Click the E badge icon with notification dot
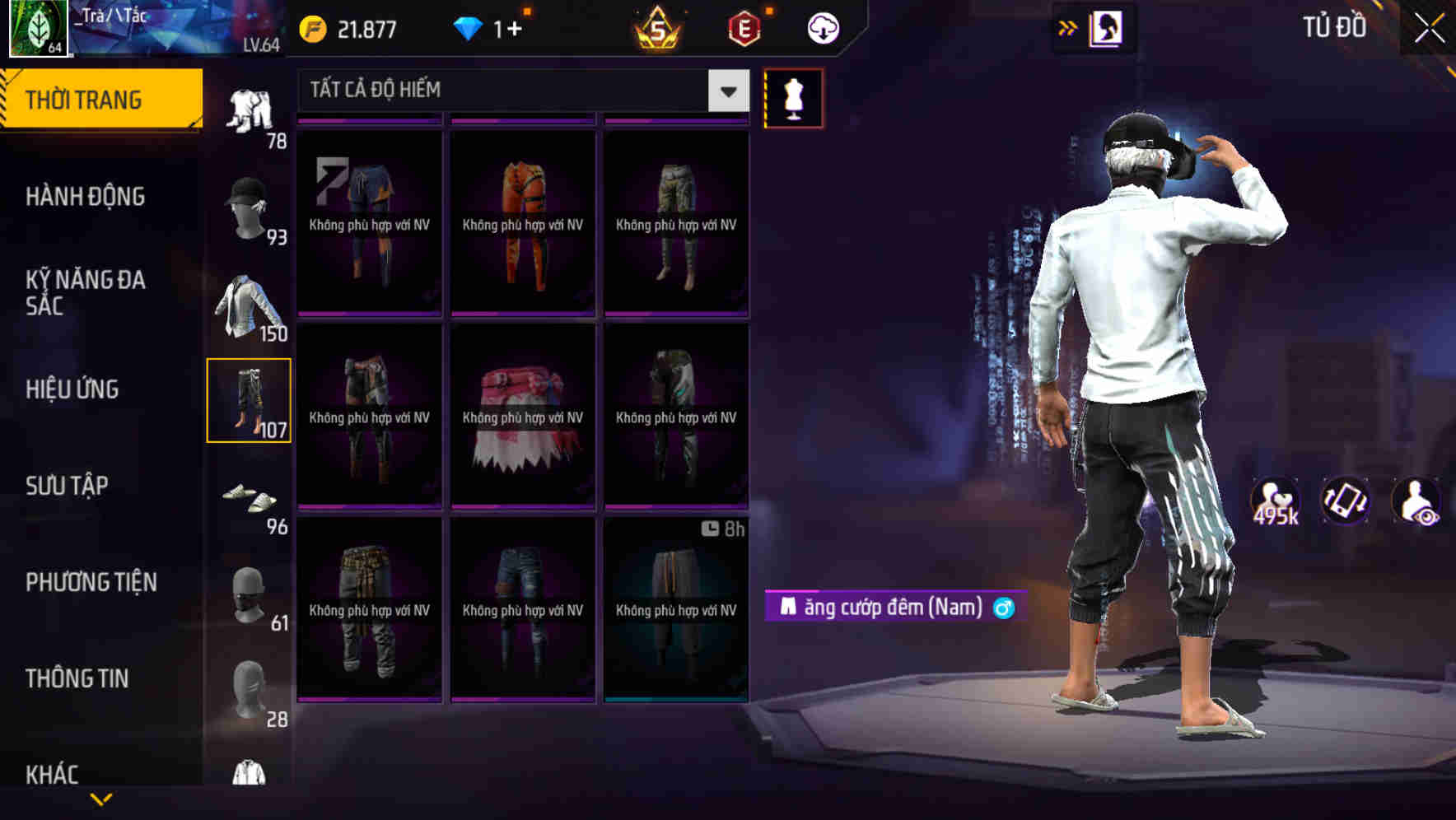The width and height of the screenshot is (1456, 820). tap(744, 27)
